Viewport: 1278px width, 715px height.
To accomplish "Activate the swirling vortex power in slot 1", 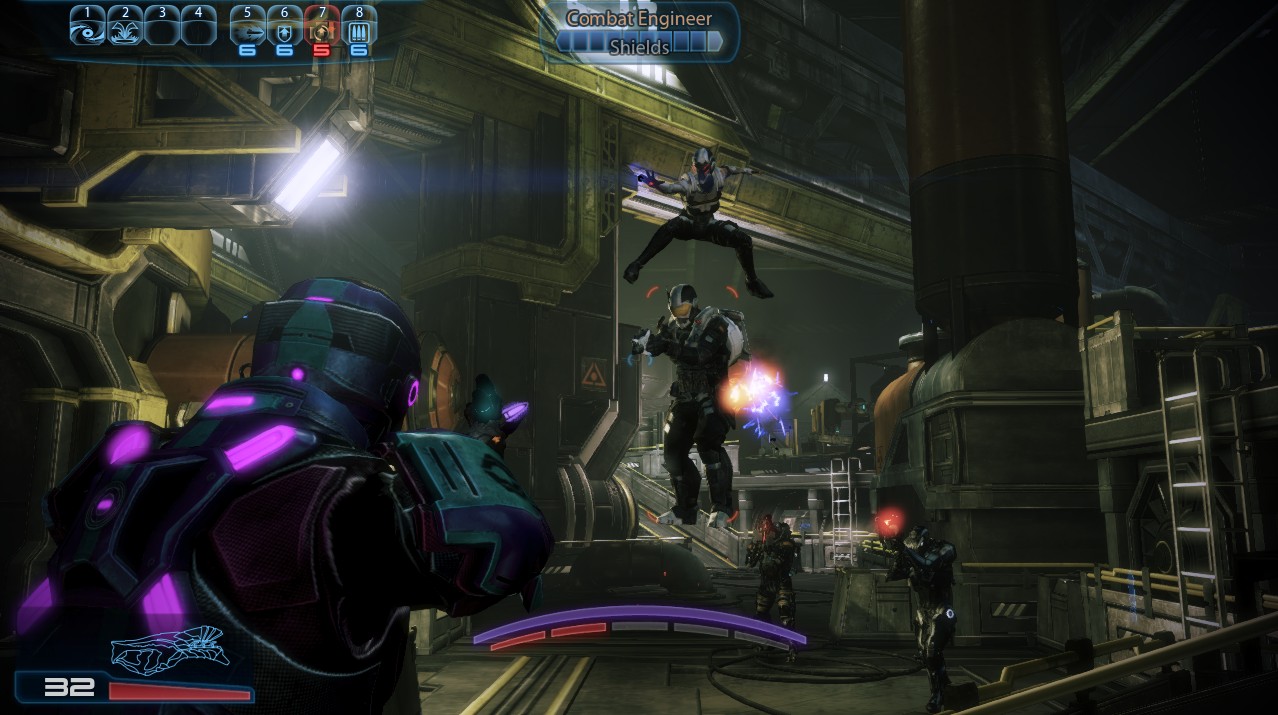I will click(x=88, y=28).
